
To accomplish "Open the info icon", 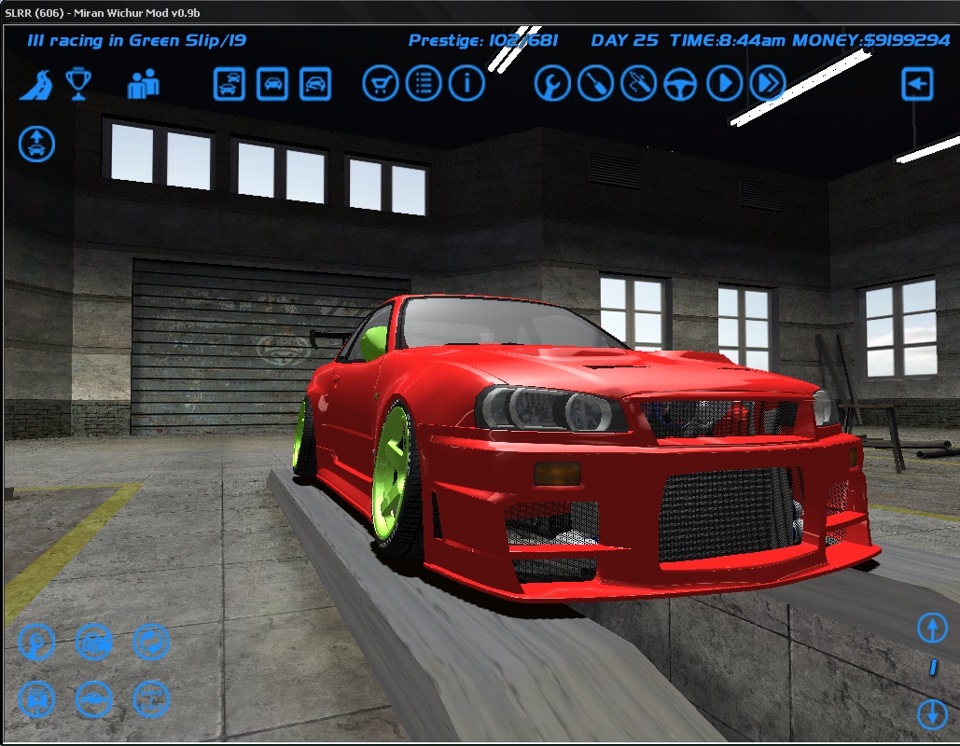I will point(466,84).
